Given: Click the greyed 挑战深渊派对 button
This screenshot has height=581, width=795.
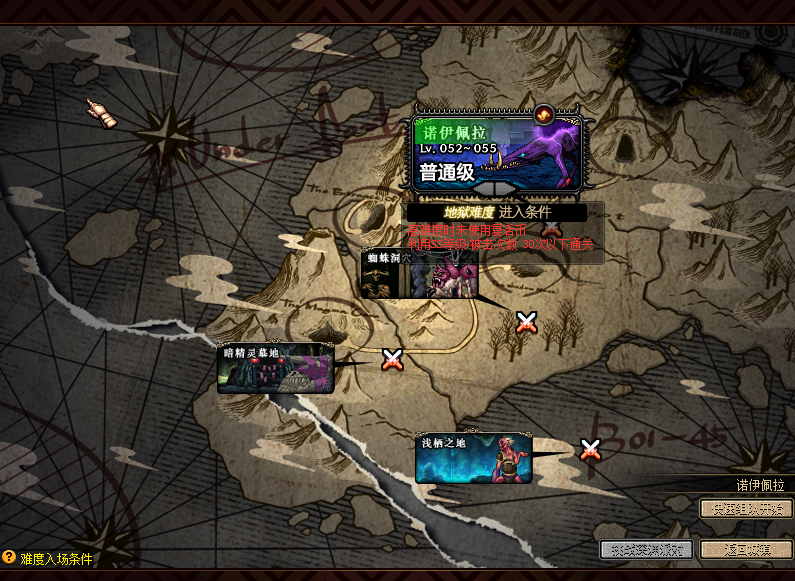Looking at the screenshot, I should coord(646,549).
